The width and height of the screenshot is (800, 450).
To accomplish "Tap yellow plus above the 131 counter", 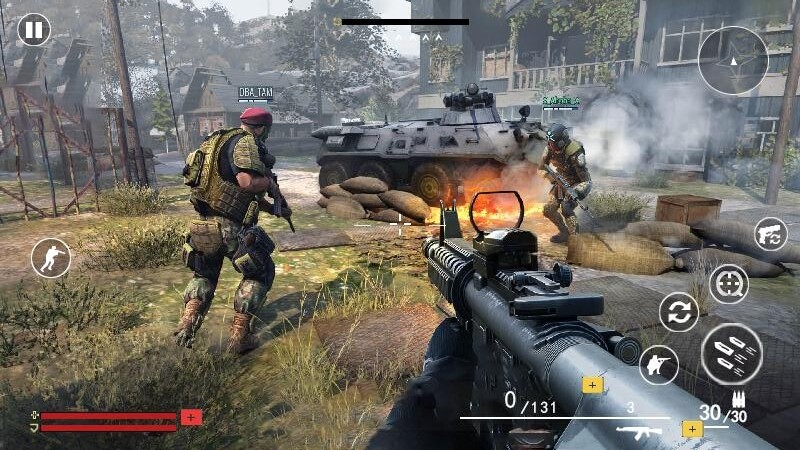I will pyautogui.click(x=593, y=384).
